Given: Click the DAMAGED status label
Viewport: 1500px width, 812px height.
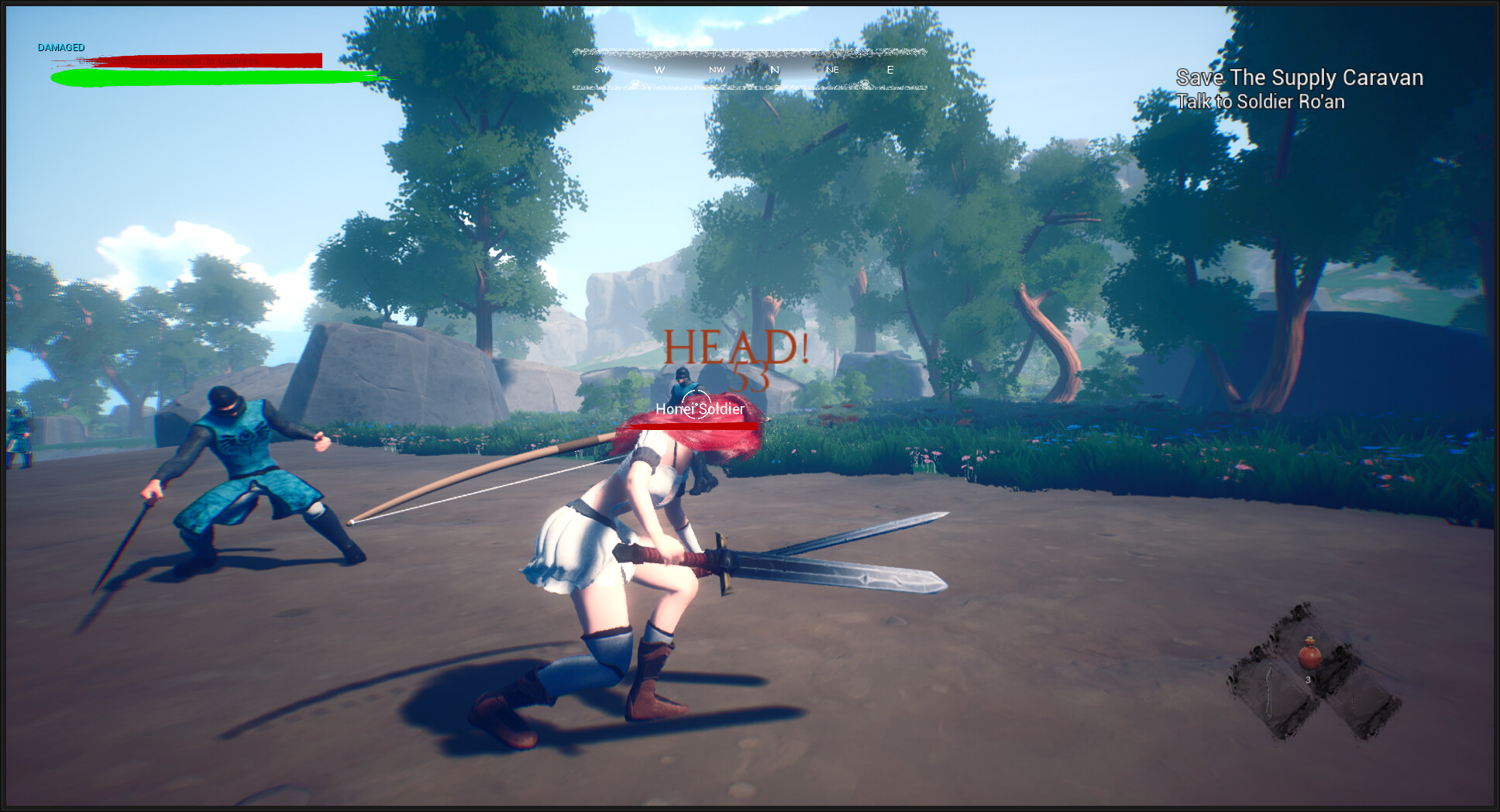Looking at the screenshot, I should pos(61,46).
